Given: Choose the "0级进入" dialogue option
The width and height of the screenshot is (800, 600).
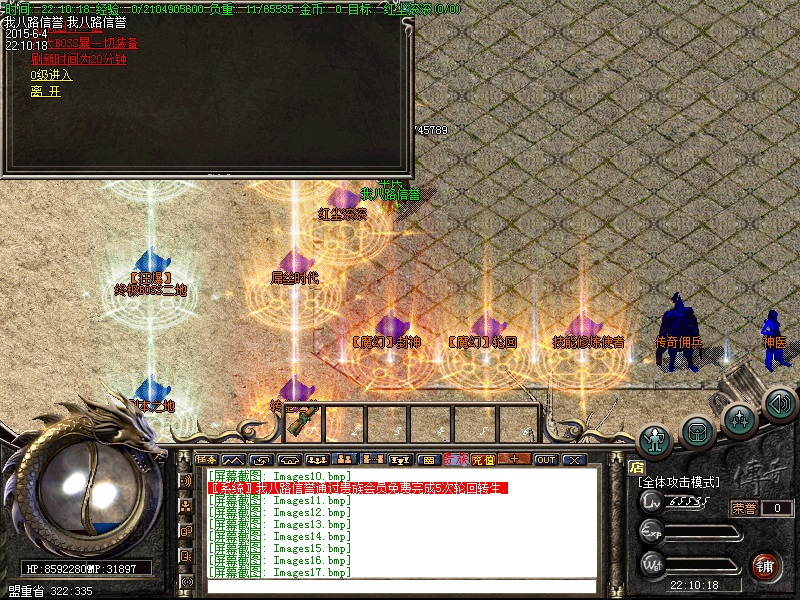Looking at the screenshot, I should click(51, 75).
